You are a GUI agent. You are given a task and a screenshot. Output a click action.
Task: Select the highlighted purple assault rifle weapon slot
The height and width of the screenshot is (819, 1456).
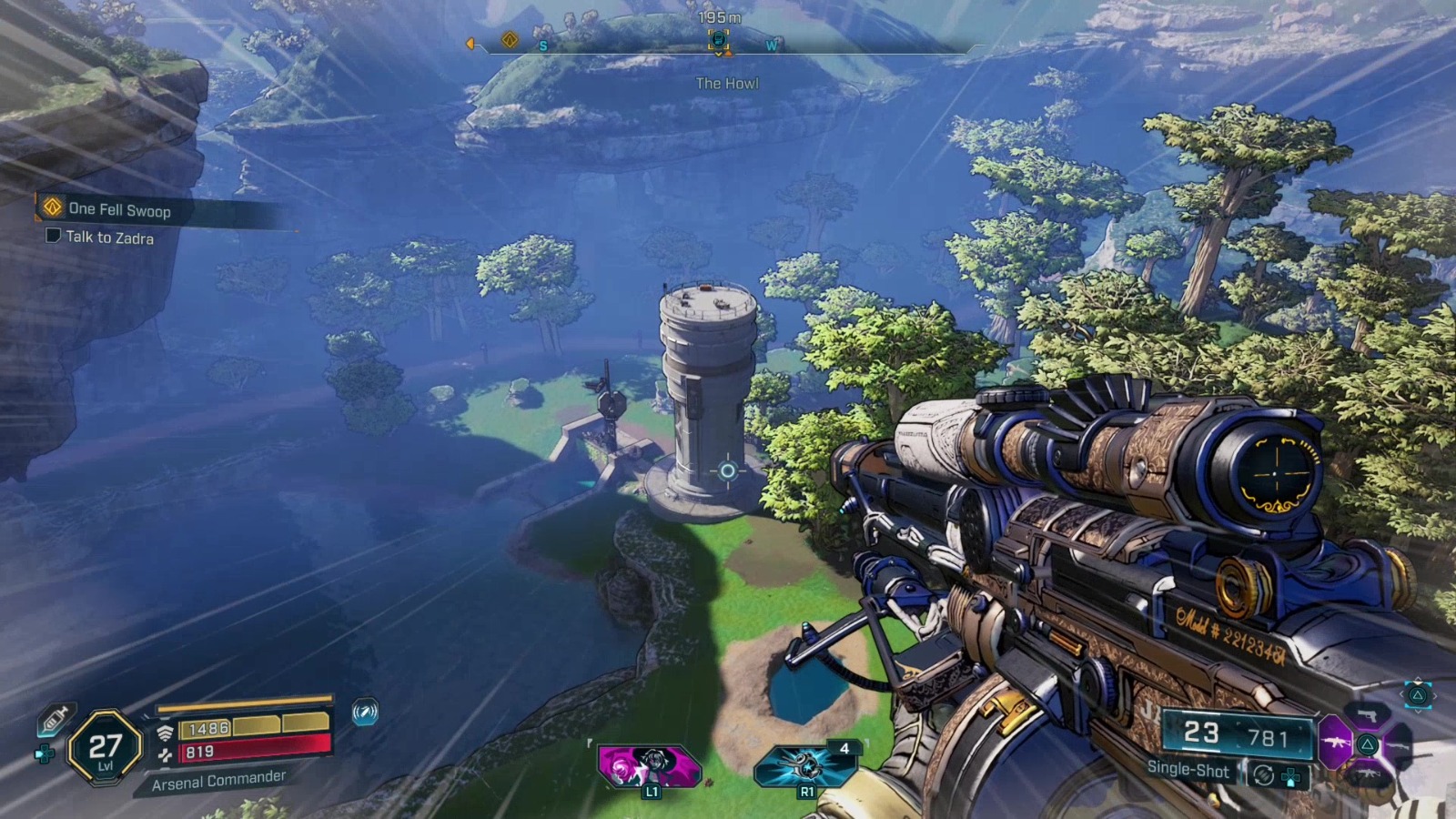[1335, 743]
